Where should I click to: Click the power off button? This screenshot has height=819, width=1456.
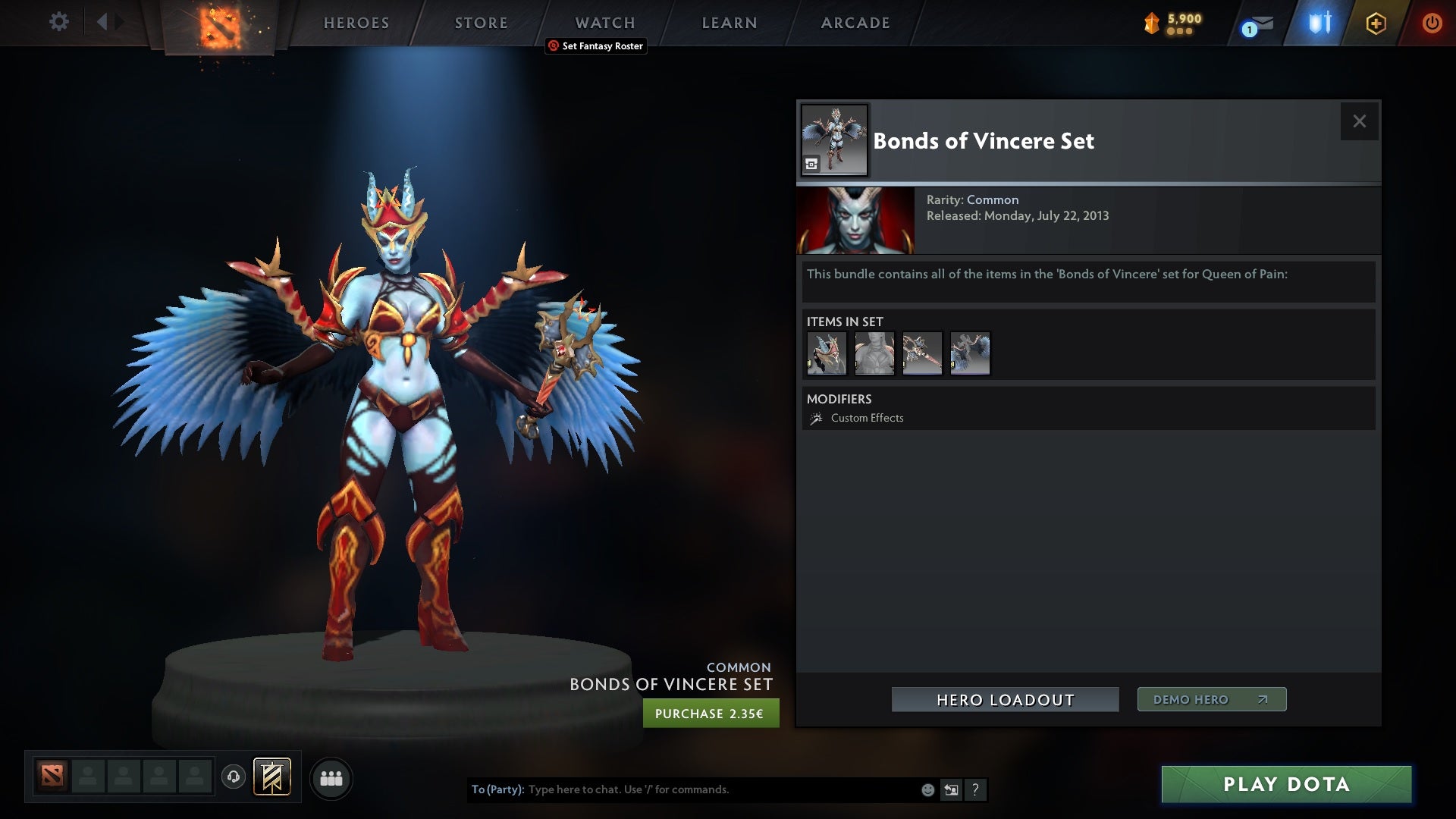click(1432, 23)
